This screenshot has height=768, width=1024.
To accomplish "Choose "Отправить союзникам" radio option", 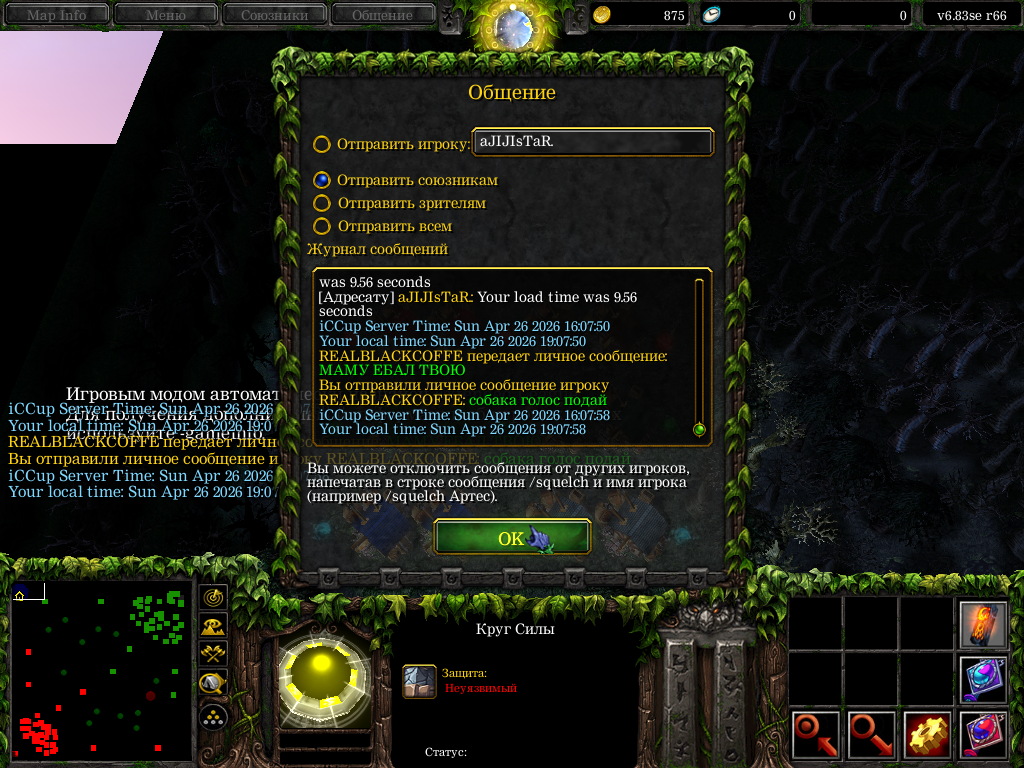I will tap(322, 181).
